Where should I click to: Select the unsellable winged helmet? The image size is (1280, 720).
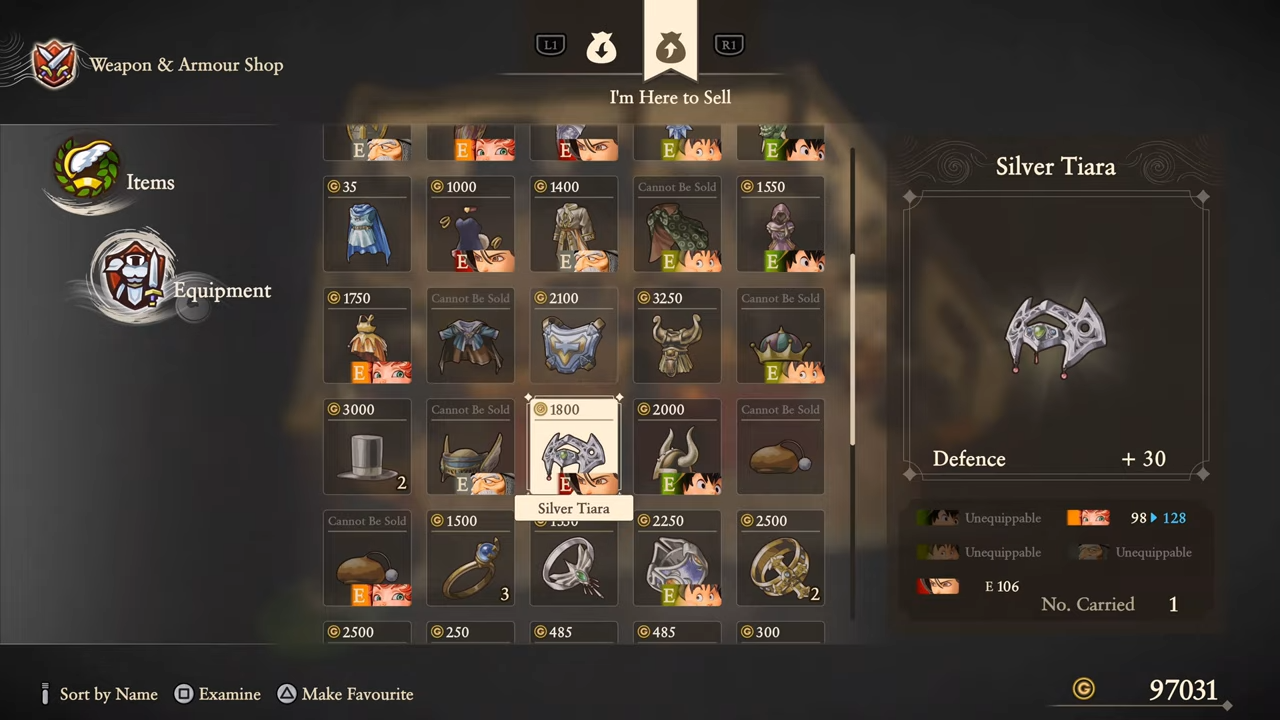[x=470, y=447]
